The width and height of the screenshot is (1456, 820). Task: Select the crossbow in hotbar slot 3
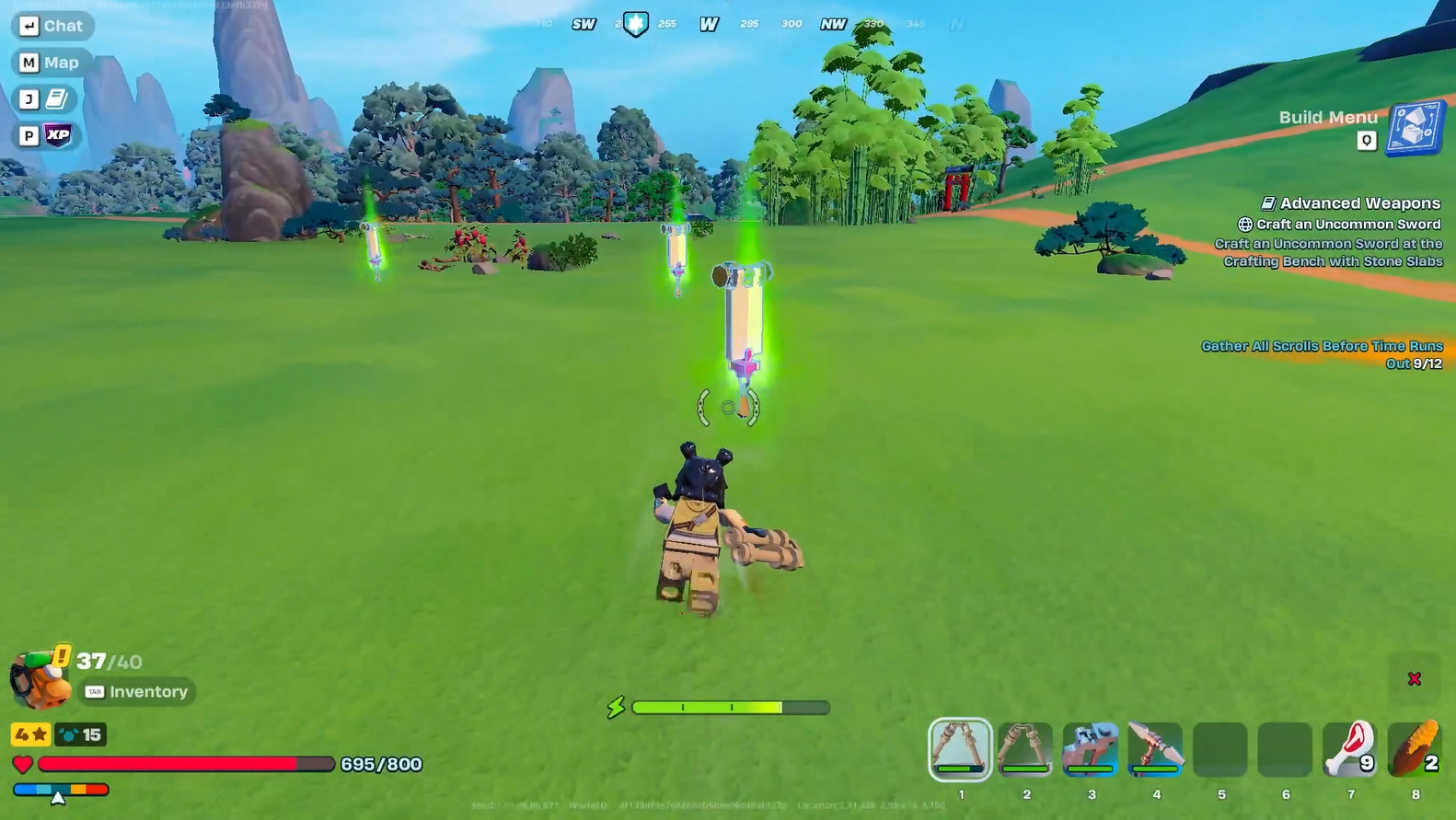point(1091,748)
